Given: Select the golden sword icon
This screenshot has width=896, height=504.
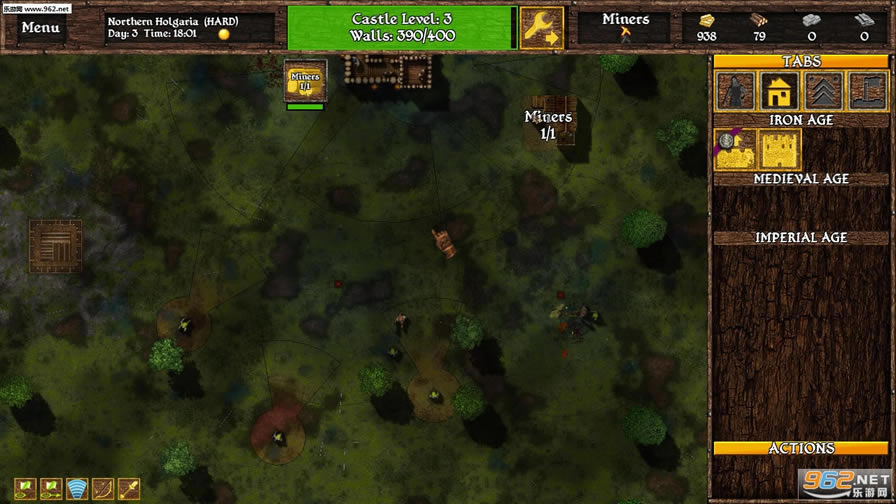Looking at the screenshot, I should tap(129, 489).
